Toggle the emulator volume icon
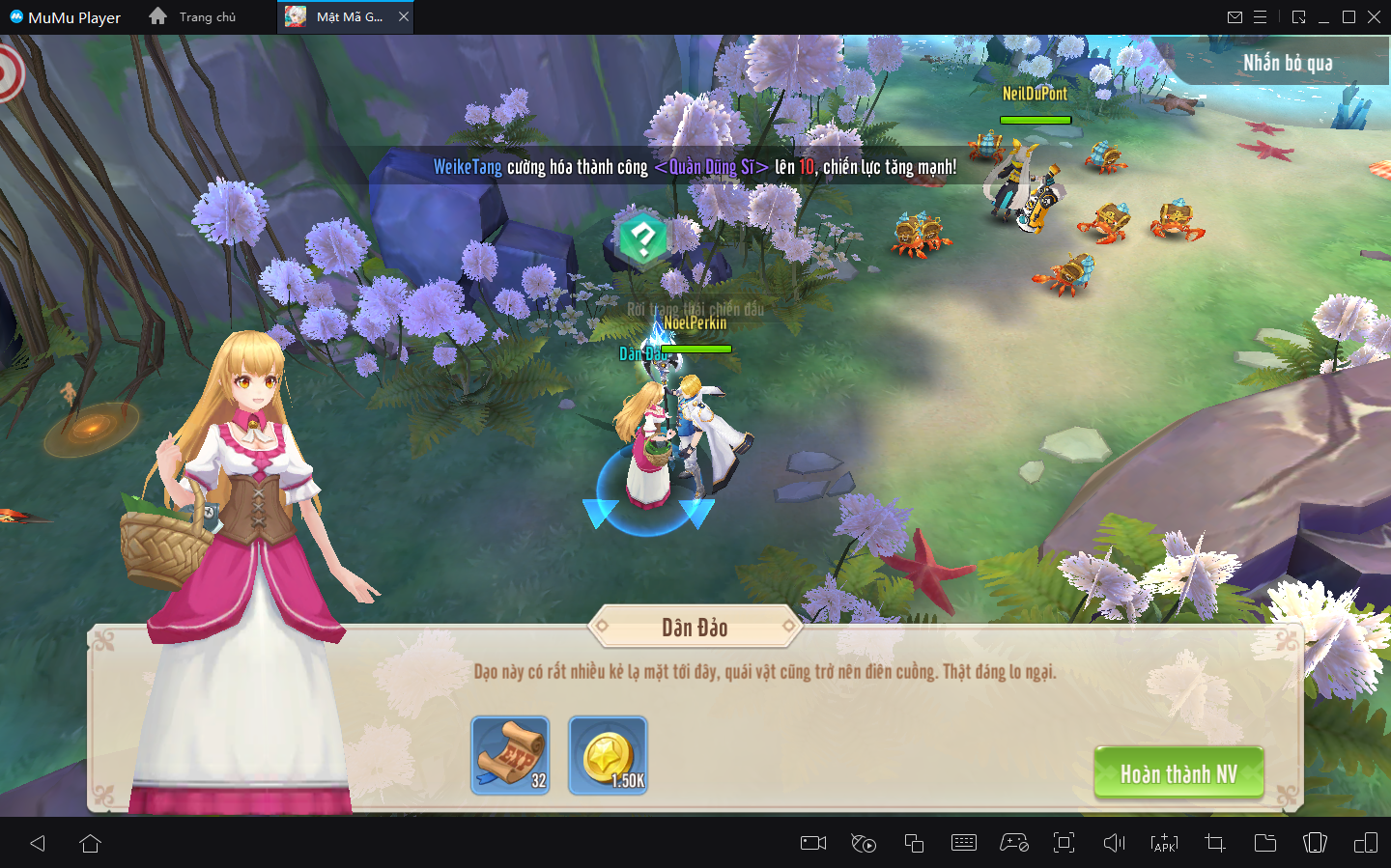Image resolution: width=1391 pixels, height=868 pixels. click(1114, 843)
